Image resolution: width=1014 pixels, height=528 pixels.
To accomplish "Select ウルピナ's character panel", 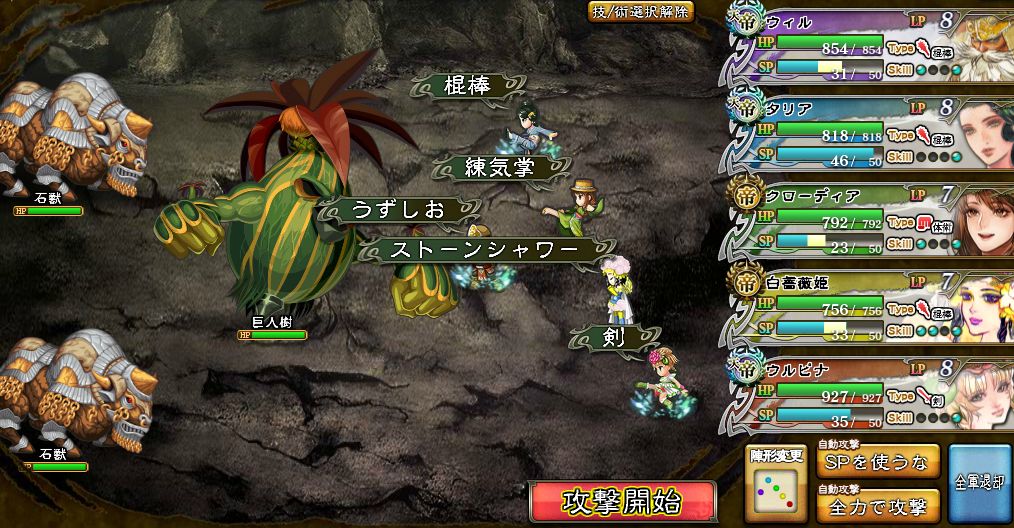I will click(868, 394).
